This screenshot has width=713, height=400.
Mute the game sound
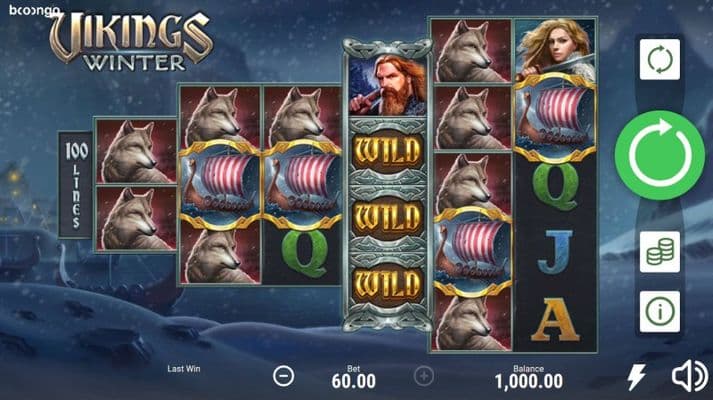(688, 376)
